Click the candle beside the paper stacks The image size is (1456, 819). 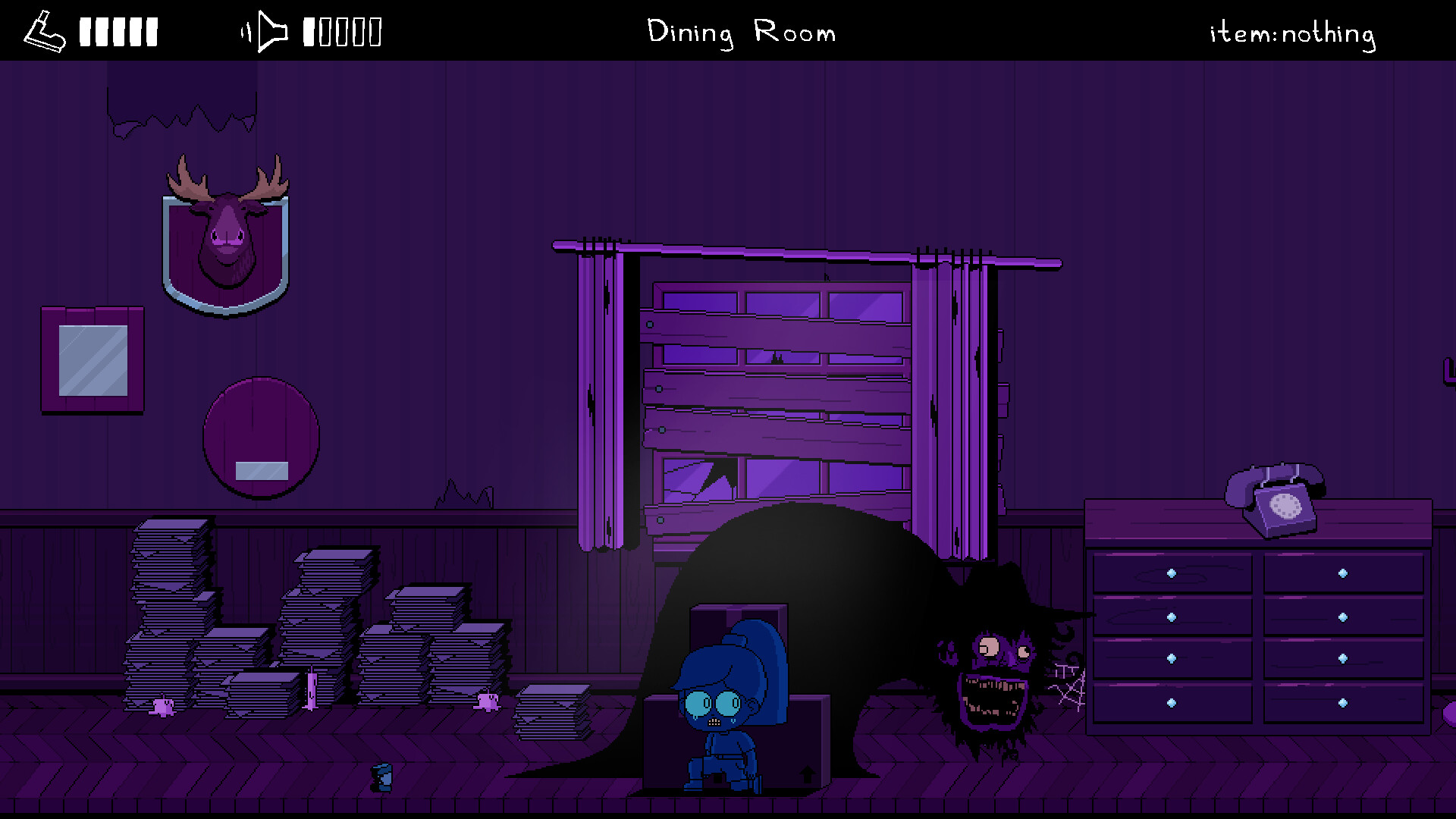click(312, 690)
